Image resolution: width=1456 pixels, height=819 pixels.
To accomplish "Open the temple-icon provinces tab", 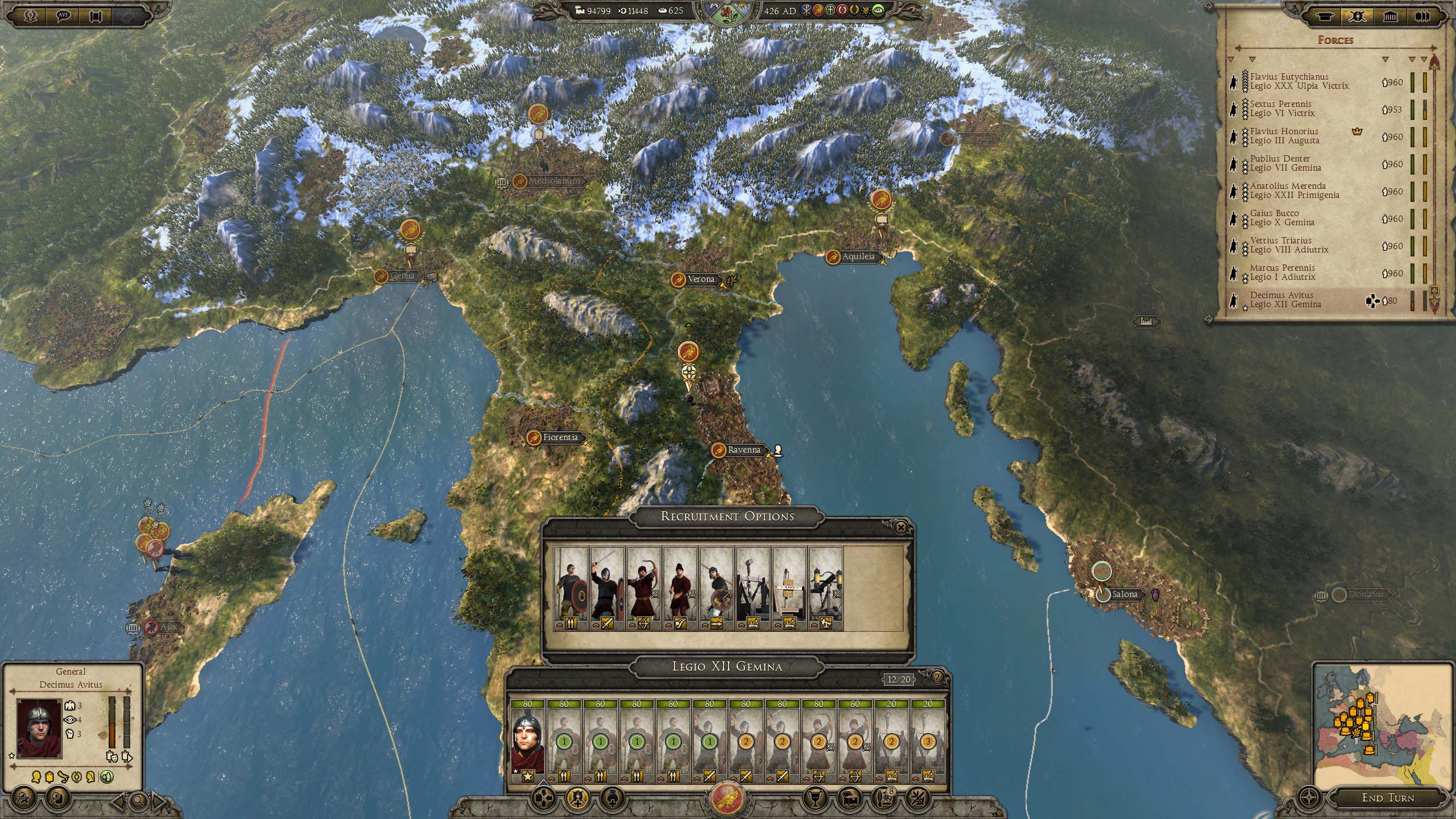I will pos(1390,16).
